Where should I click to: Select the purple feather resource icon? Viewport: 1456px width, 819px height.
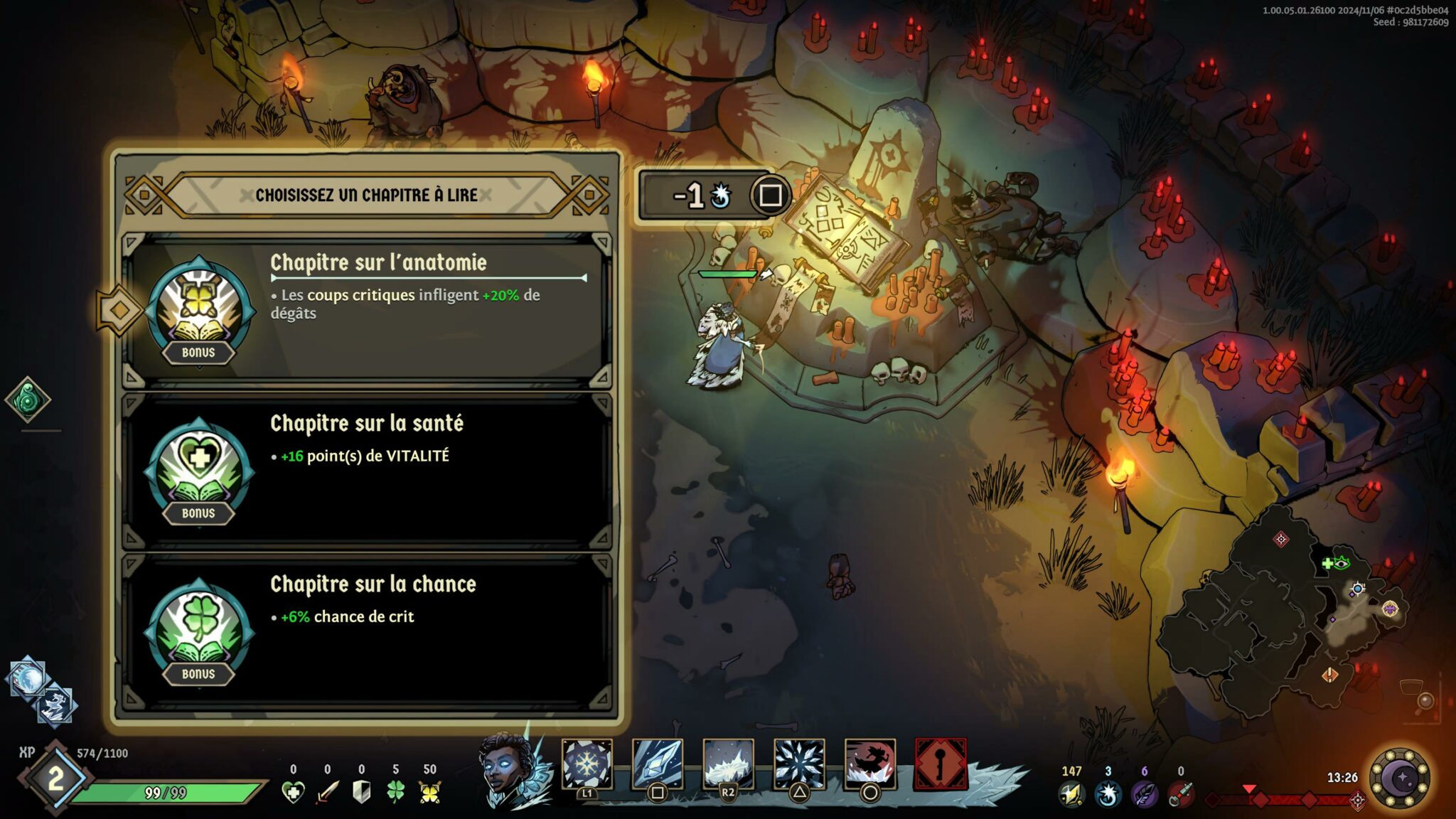(1144, 794)
